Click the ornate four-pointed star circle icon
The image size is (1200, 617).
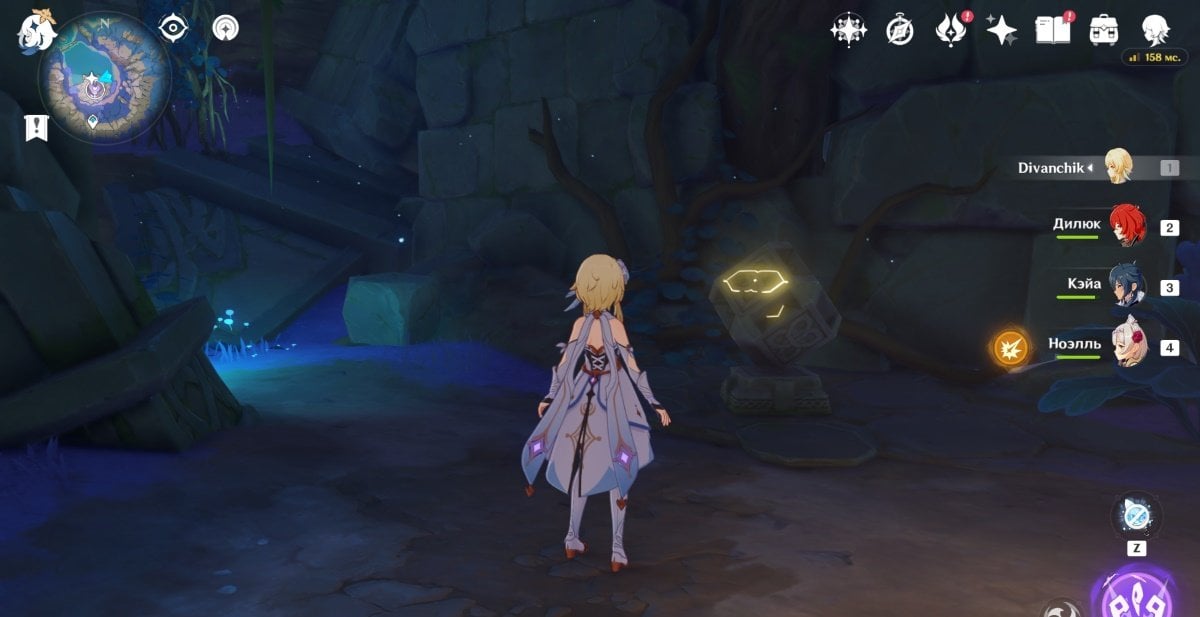tap(848, 30)
